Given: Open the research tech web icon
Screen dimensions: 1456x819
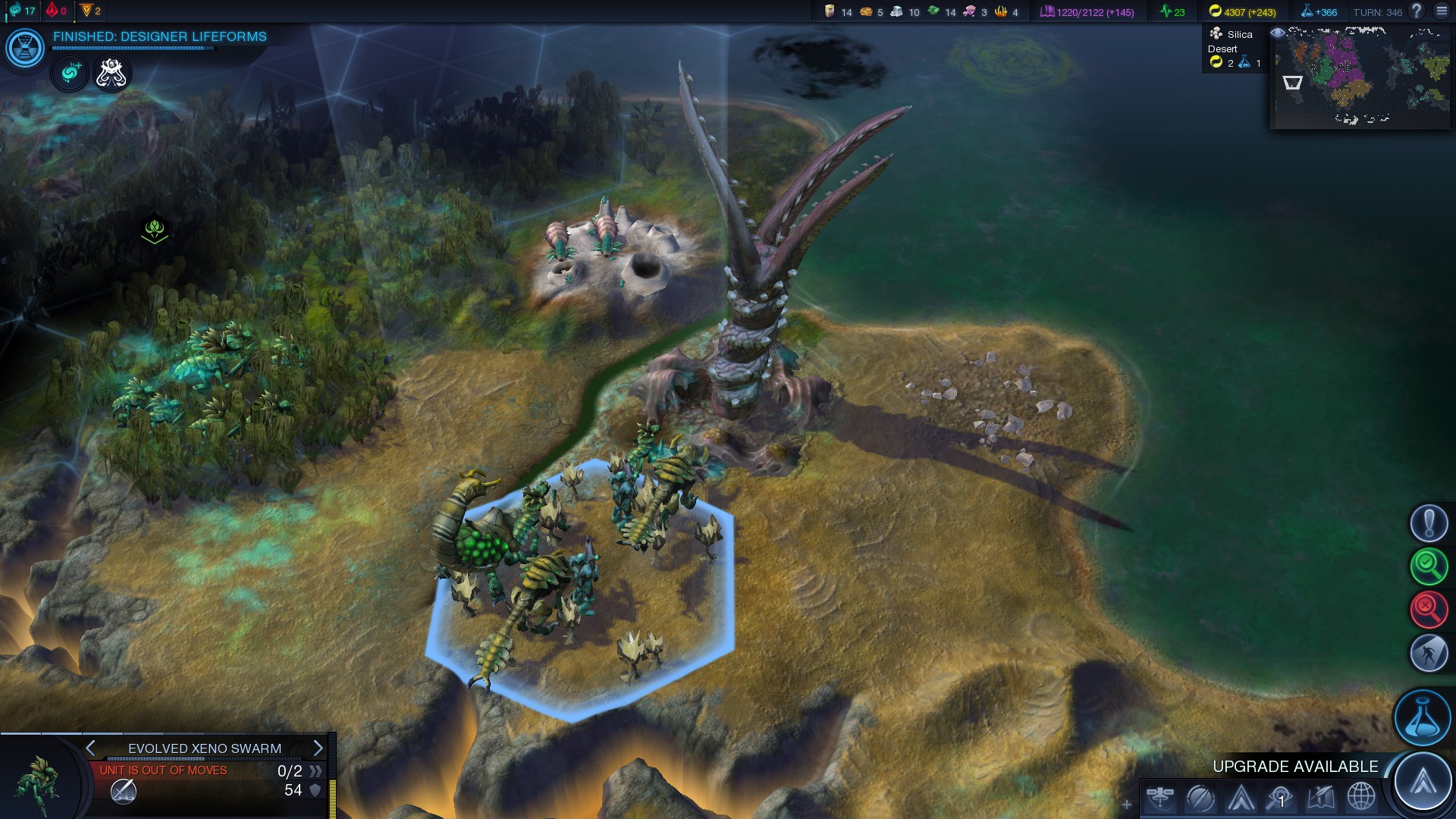Looking at the screenshot, I should [x=25, y=49].
